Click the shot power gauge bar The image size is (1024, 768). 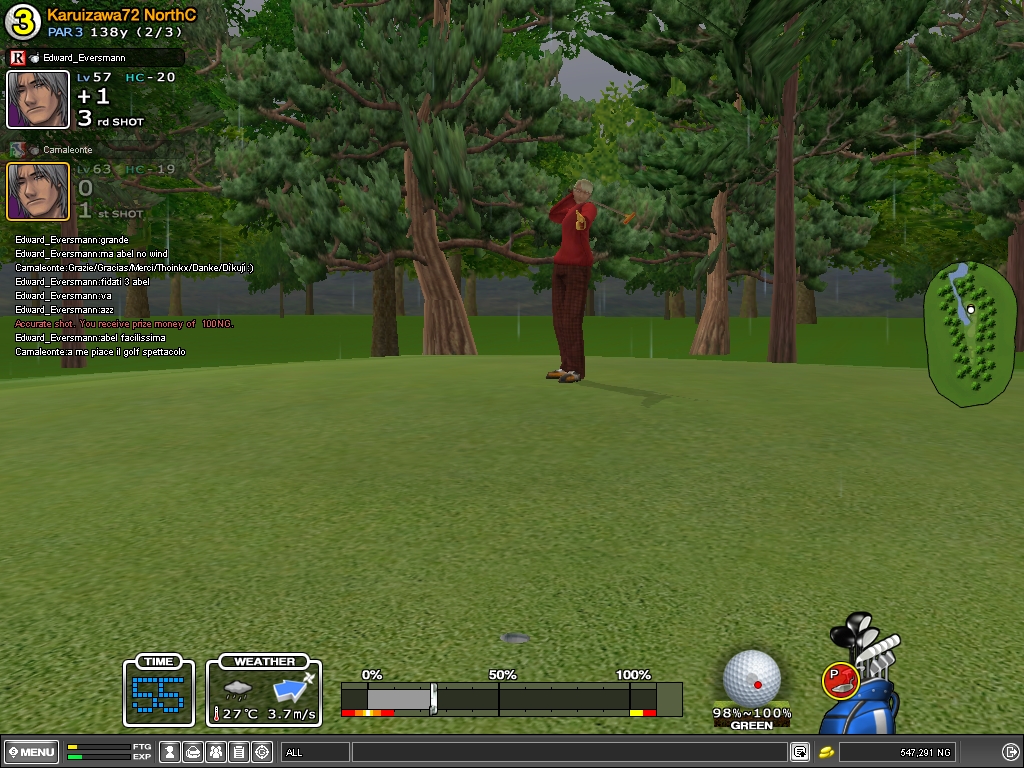pyautogui.click(x=510, y=697)
